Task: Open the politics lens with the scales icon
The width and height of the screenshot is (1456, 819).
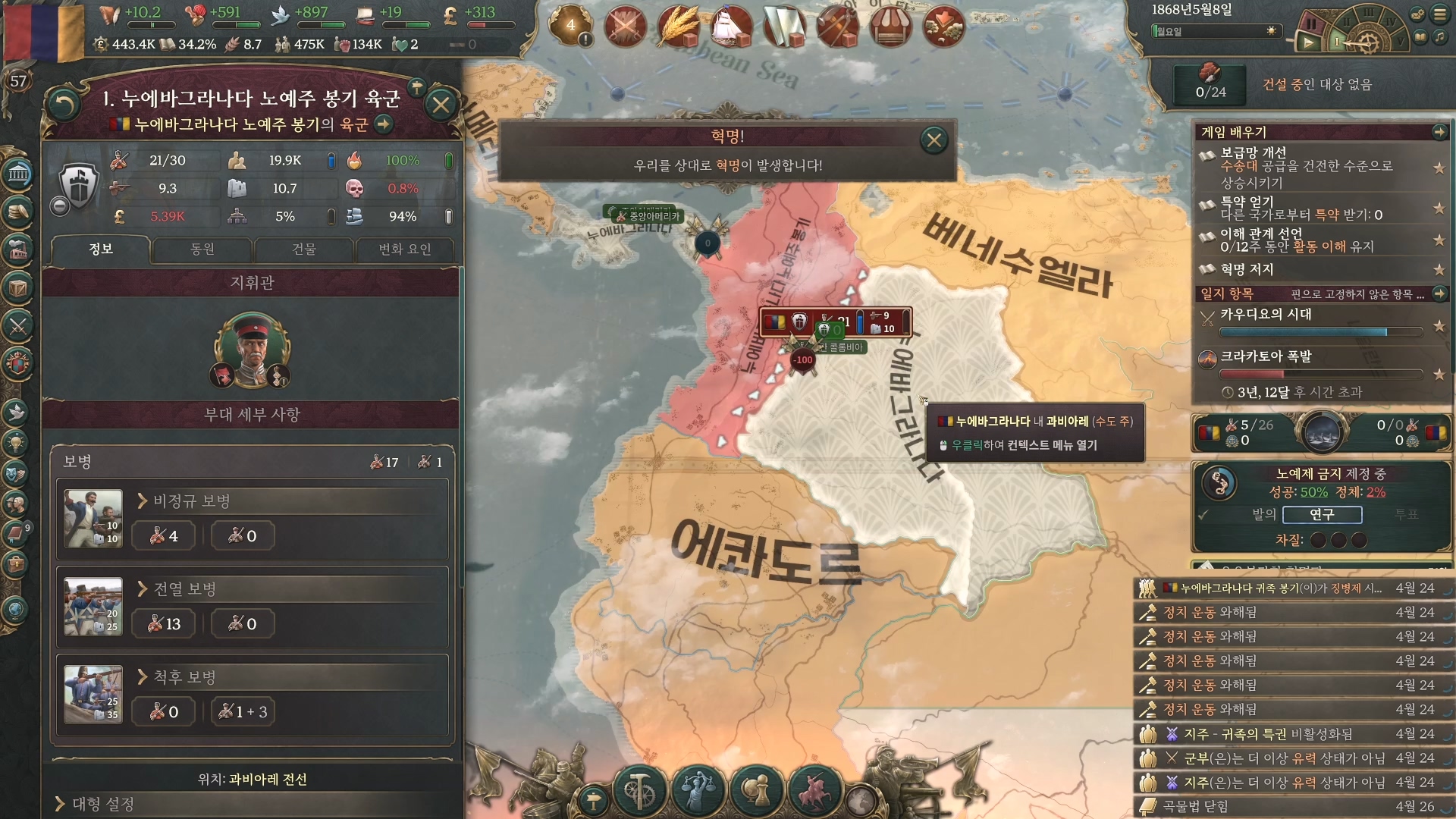Action: pyautogui.click(x=696, y=789)
